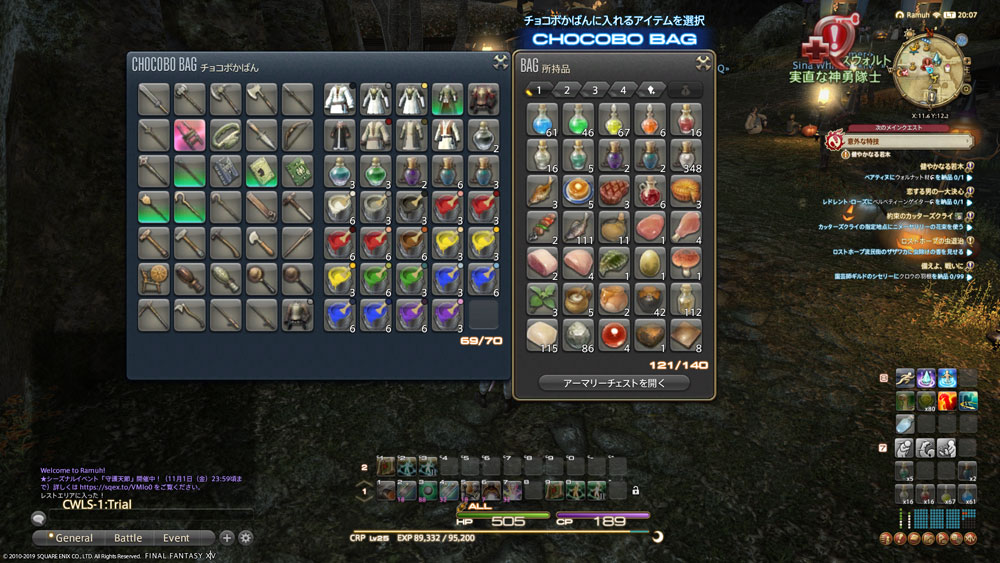This screenshot has height=563, width=1000.
Task: Add a new chat tab
Action: tap(227, 537)
